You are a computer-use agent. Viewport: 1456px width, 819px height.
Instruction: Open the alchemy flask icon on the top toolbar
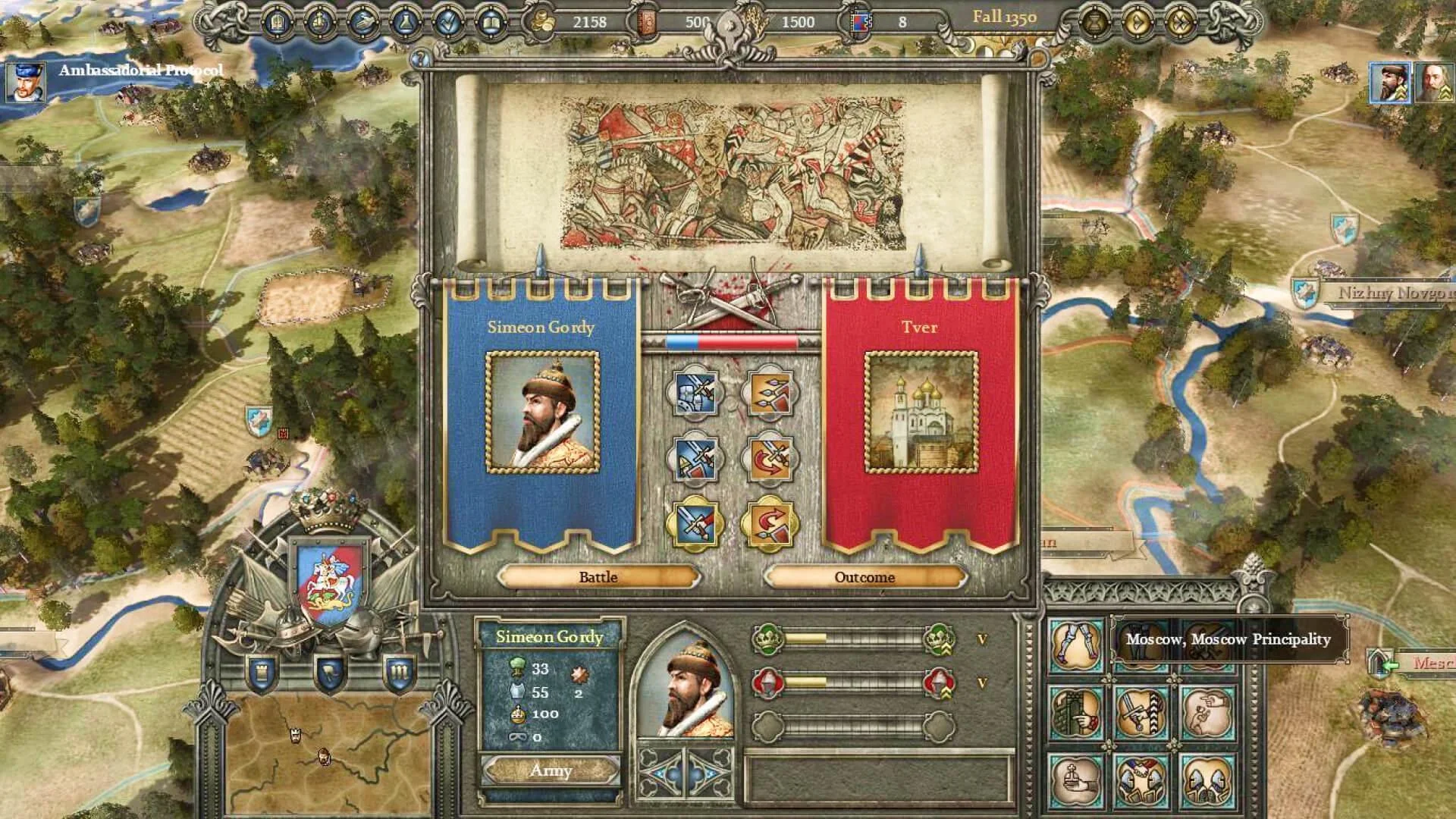tap(406, 23)
